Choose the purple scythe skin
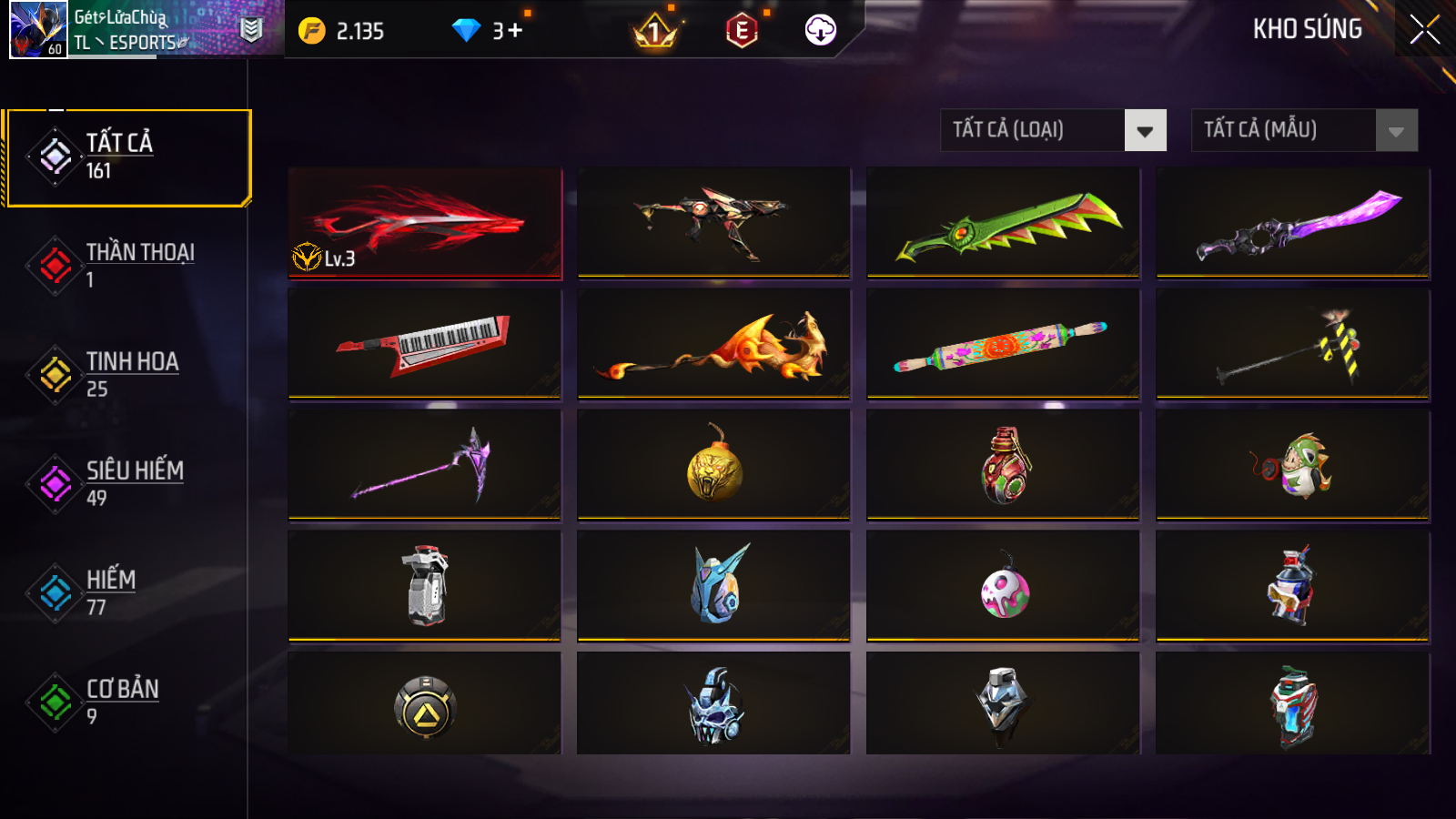 [425, 465]
